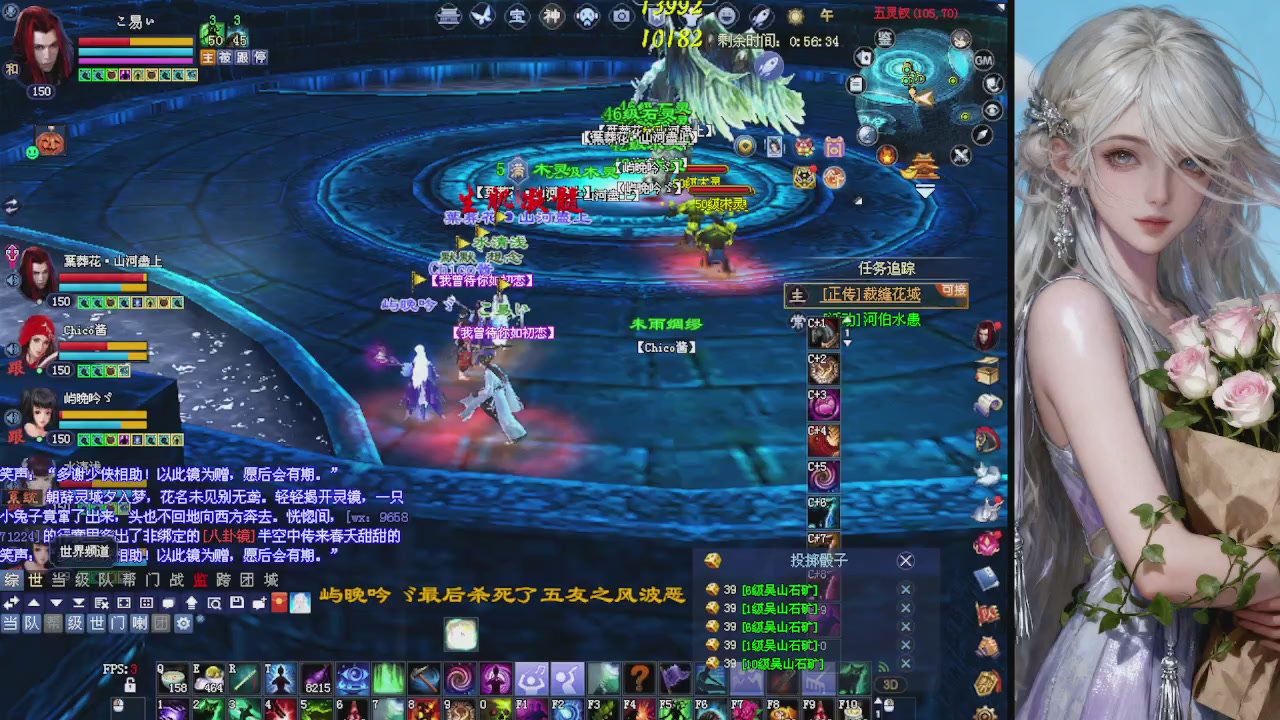The height and width of the screenshot is (720, 1280).
Task: Click the red envelope icon in chat toolbar
Action: tap(278, 603)
